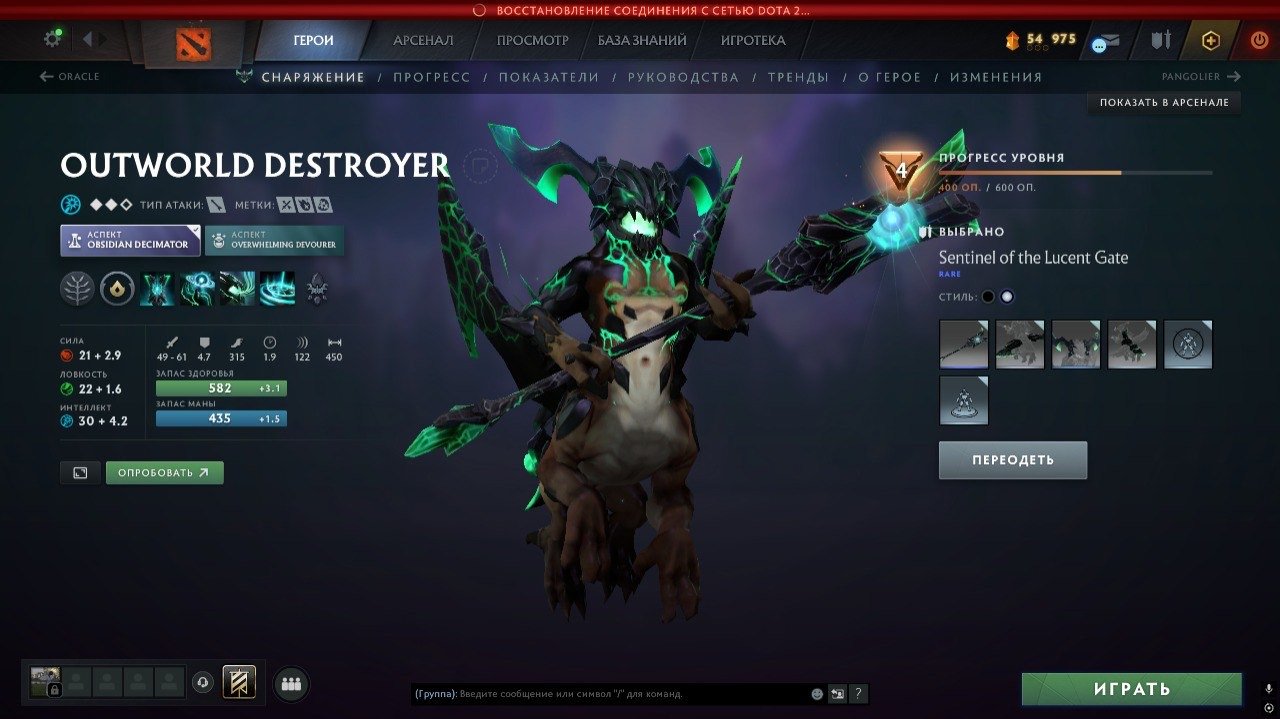Open БАЗА ЗНАНИЙ in the top menu
Screen dimensions: 1280x719
tap(642, 41)
